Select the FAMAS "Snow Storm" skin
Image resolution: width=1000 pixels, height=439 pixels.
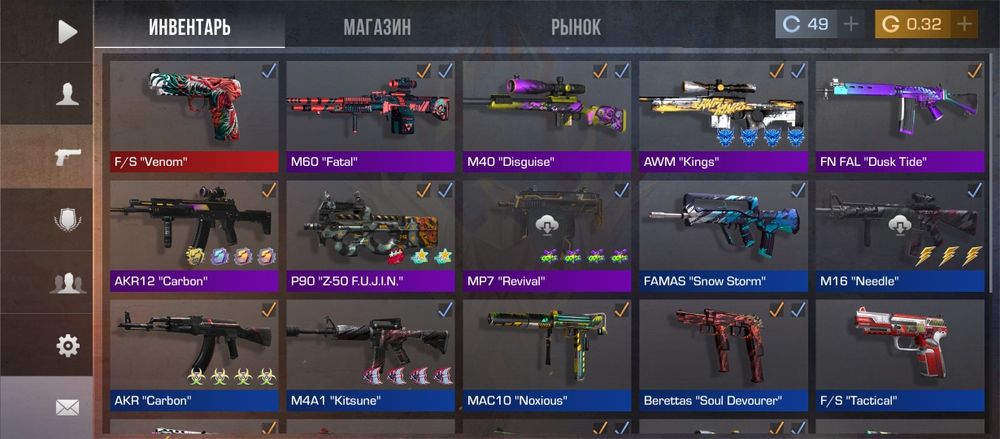coord(723,235)
